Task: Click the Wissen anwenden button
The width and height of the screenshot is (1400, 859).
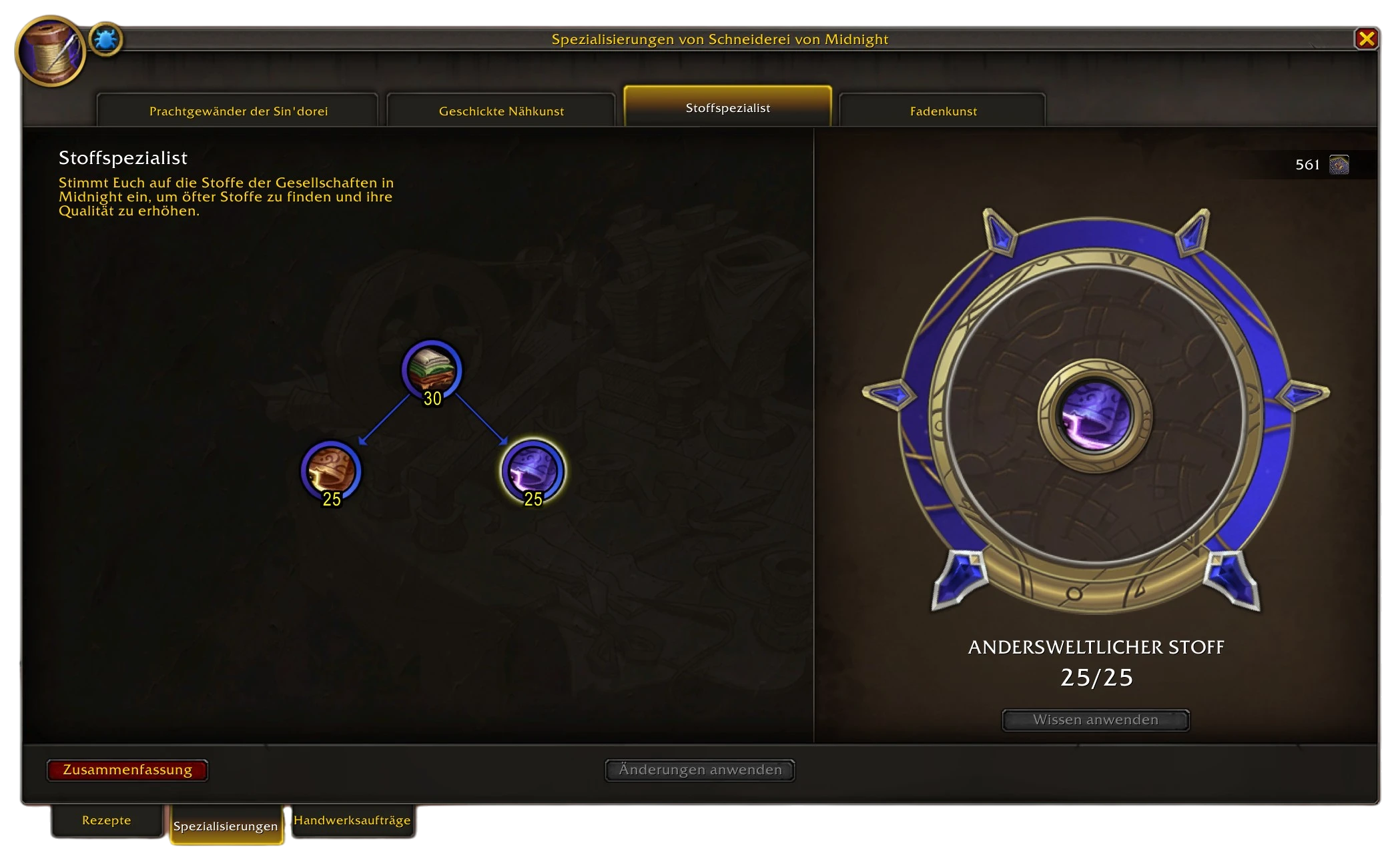Action: pyautogui.click(x=1095, y=720)
